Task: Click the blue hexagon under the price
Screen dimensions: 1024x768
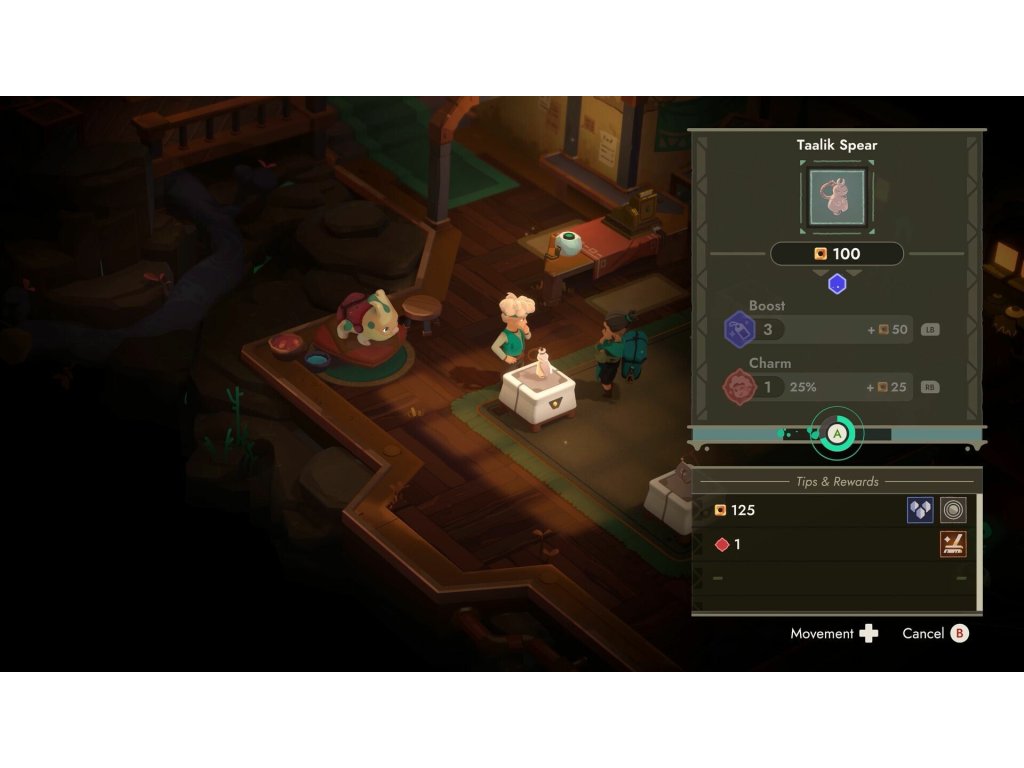Action: point(837,284)
